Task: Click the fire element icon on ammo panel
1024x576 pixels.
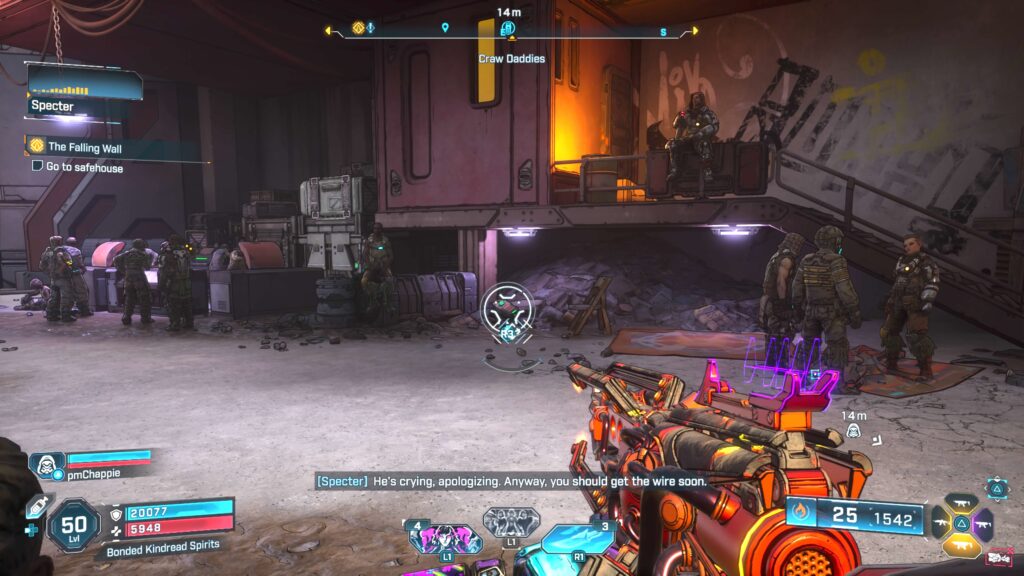Action: click(799, 516)
